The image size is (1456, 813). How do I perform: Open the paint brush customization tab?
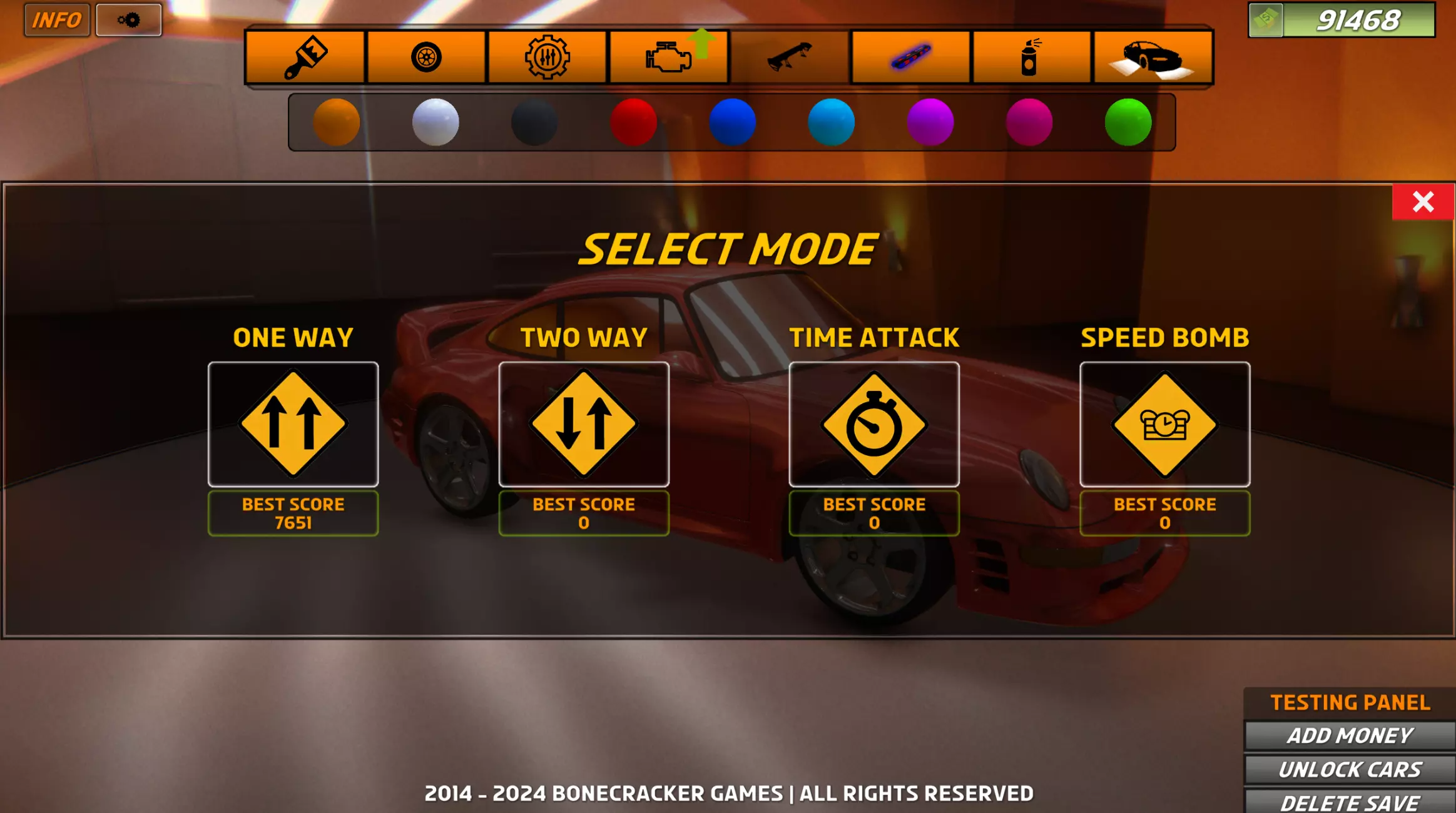(305, 57)
